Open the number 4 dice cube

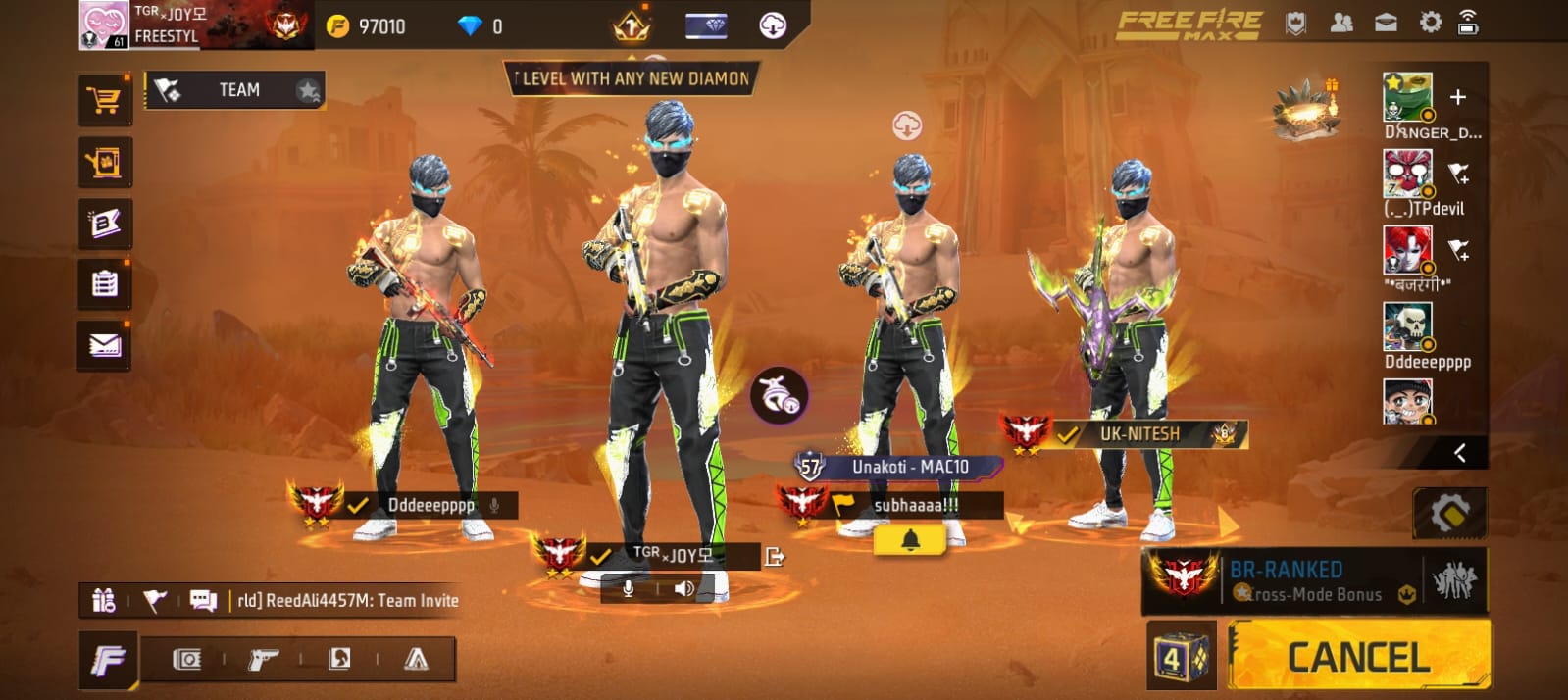click(x=1180, y=657)
